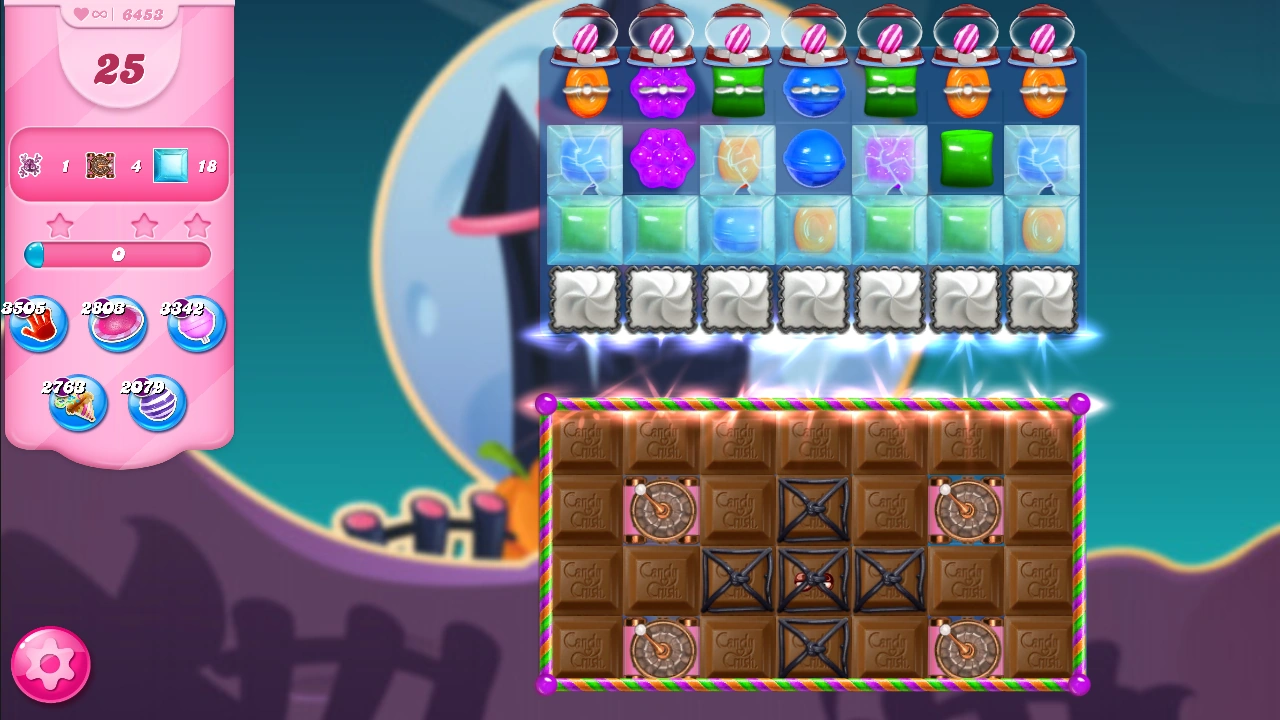Select the Free Switch hand booster
The width and height of the screenshot is (1280, 720).
[38, 323]
